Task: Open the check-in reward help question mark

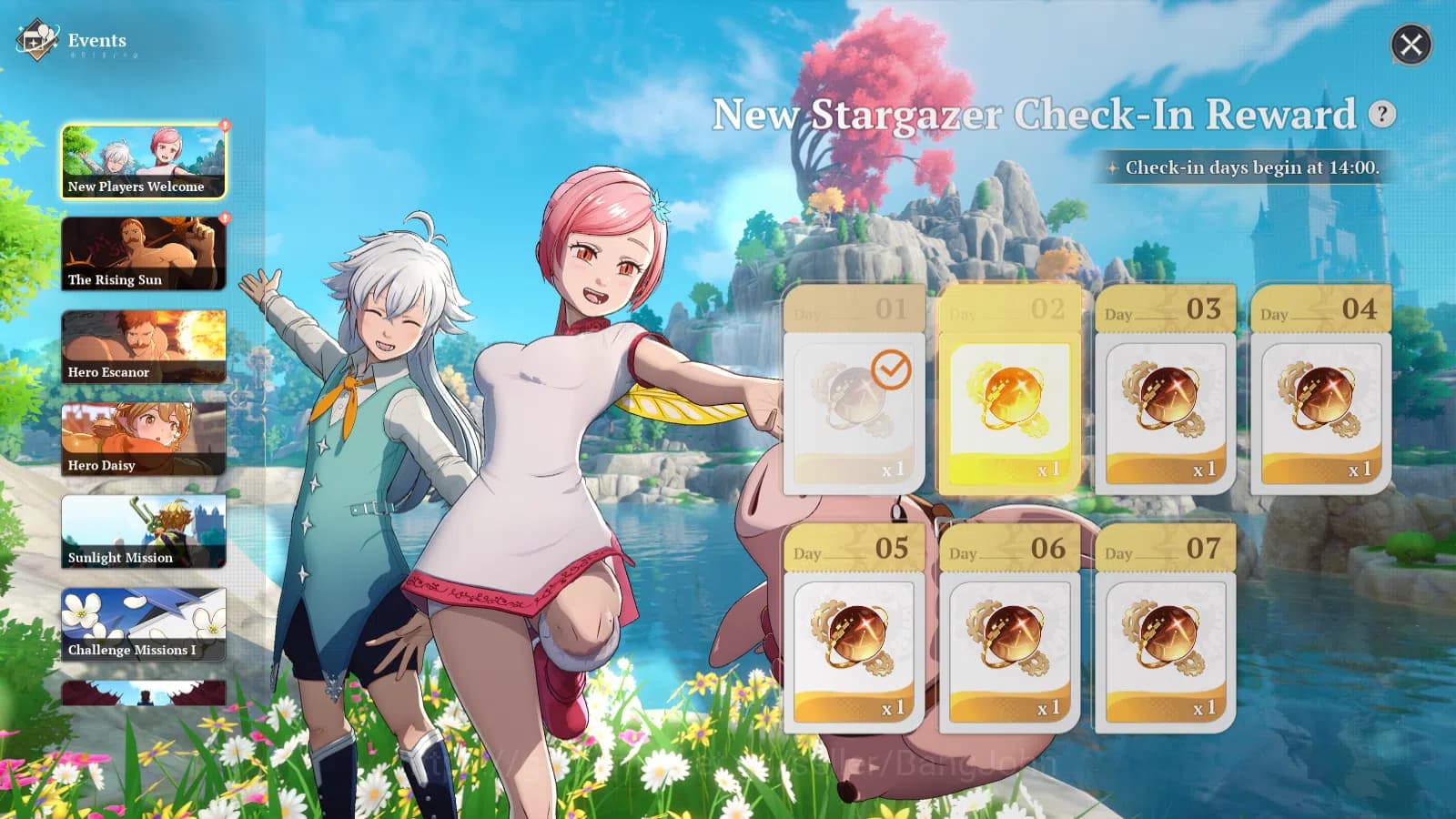Action: [x=1381, y=114]
